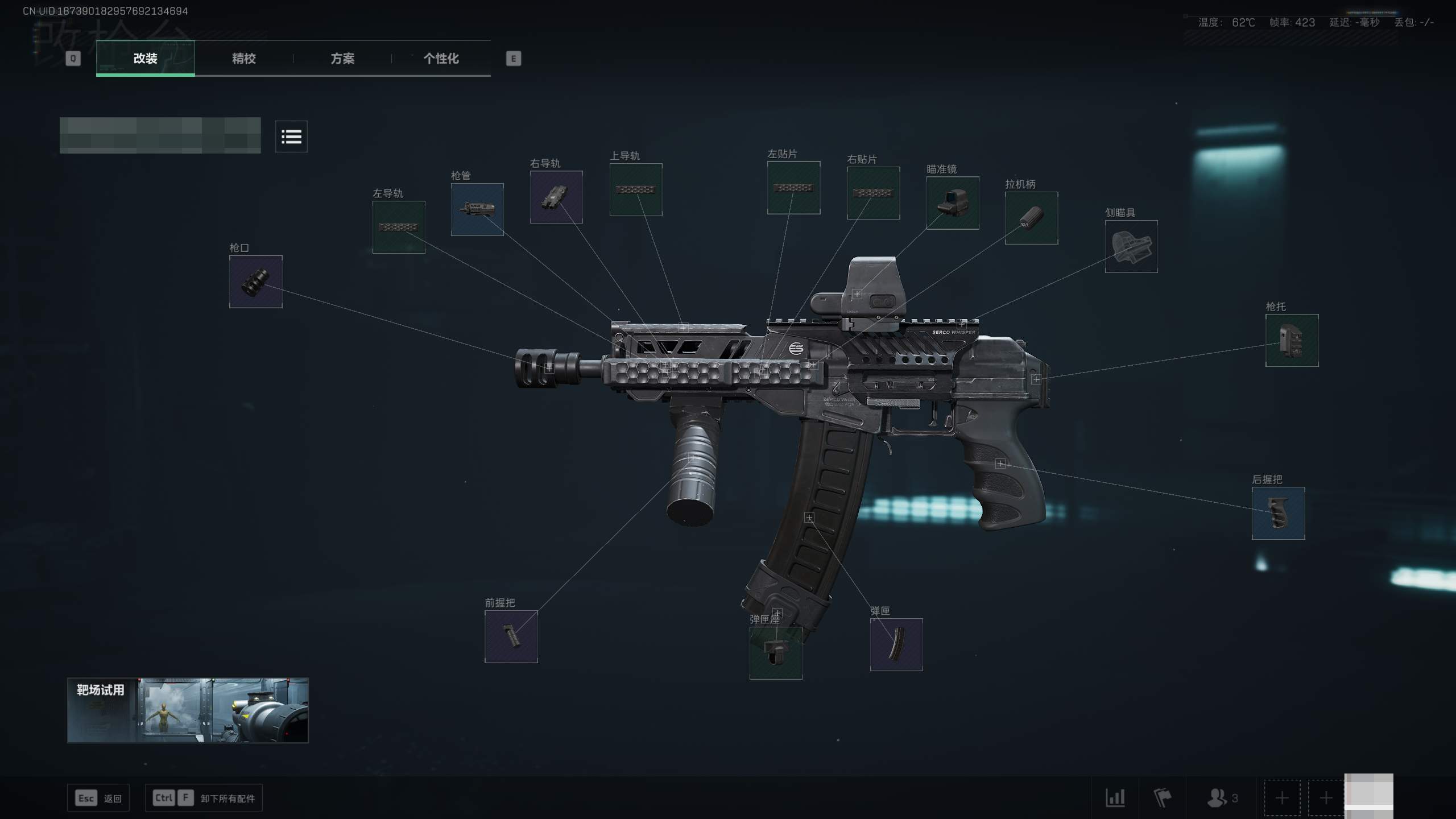Viewport: 1456px width, 819px height.
Task: Open the statistics bar chart icon
Action: pyautogui.click(x=1115, y=798)
